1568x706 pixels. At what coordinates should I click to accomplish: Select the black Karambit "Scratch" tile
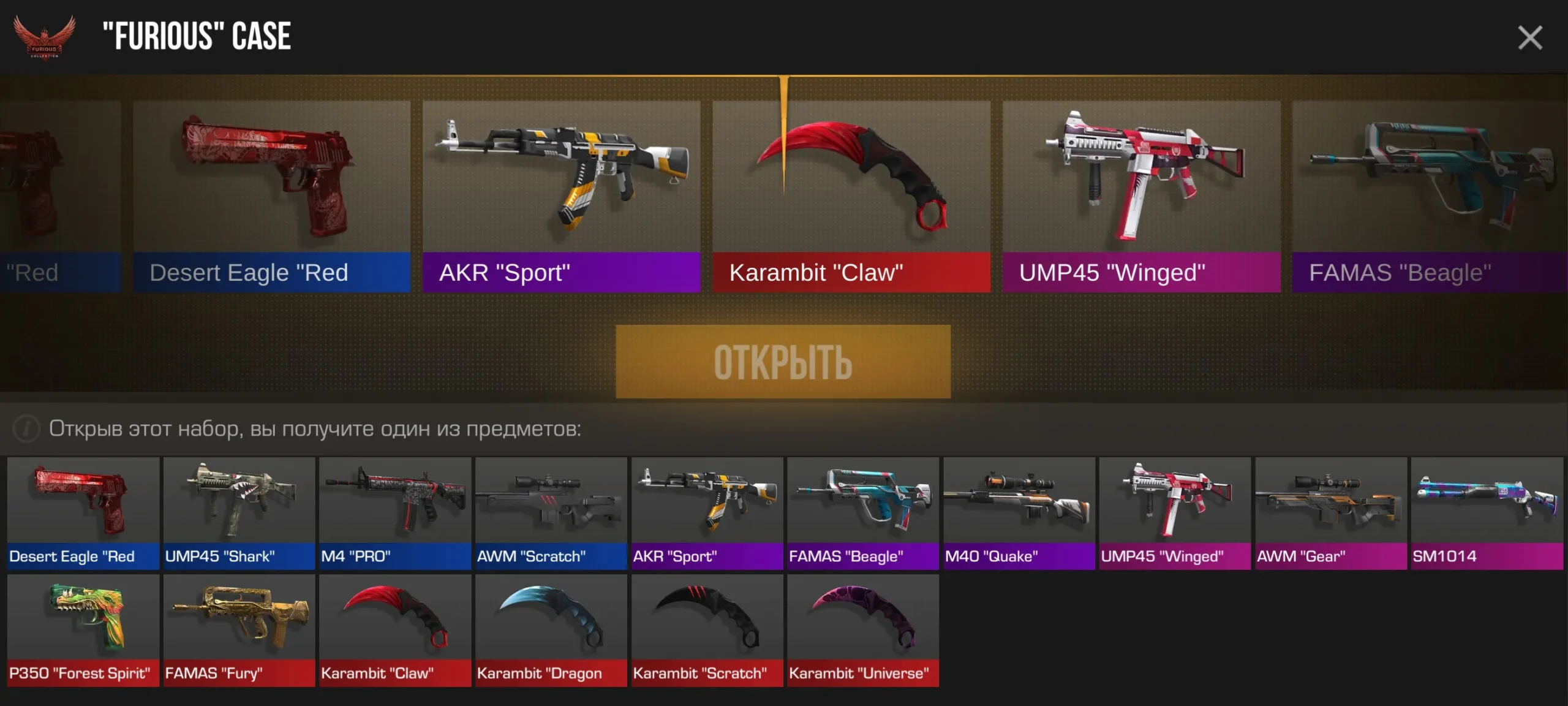click(x=707, y=630)
